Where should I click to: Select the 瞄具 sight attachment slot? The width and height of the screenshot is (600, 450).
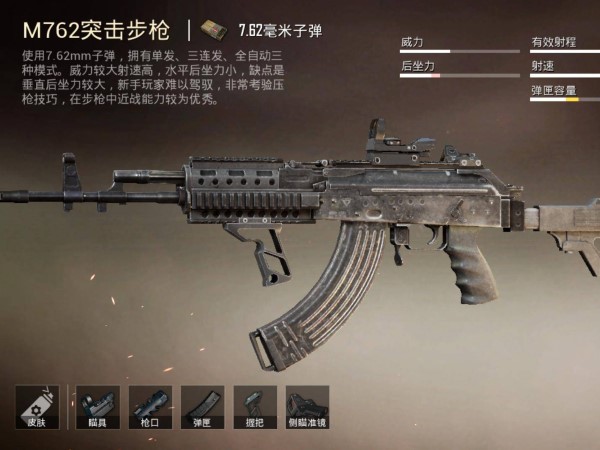pyautogui.click(x=97, y=407)
